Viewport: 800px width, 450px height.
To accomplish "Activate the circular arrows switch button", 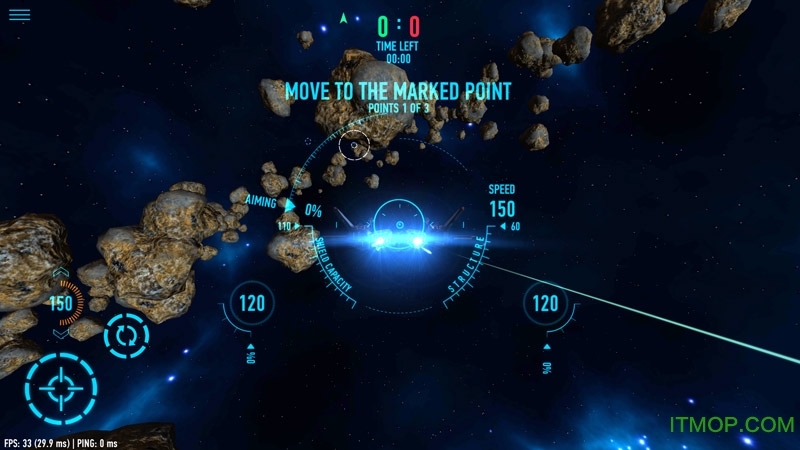I will tap(126, 335).
